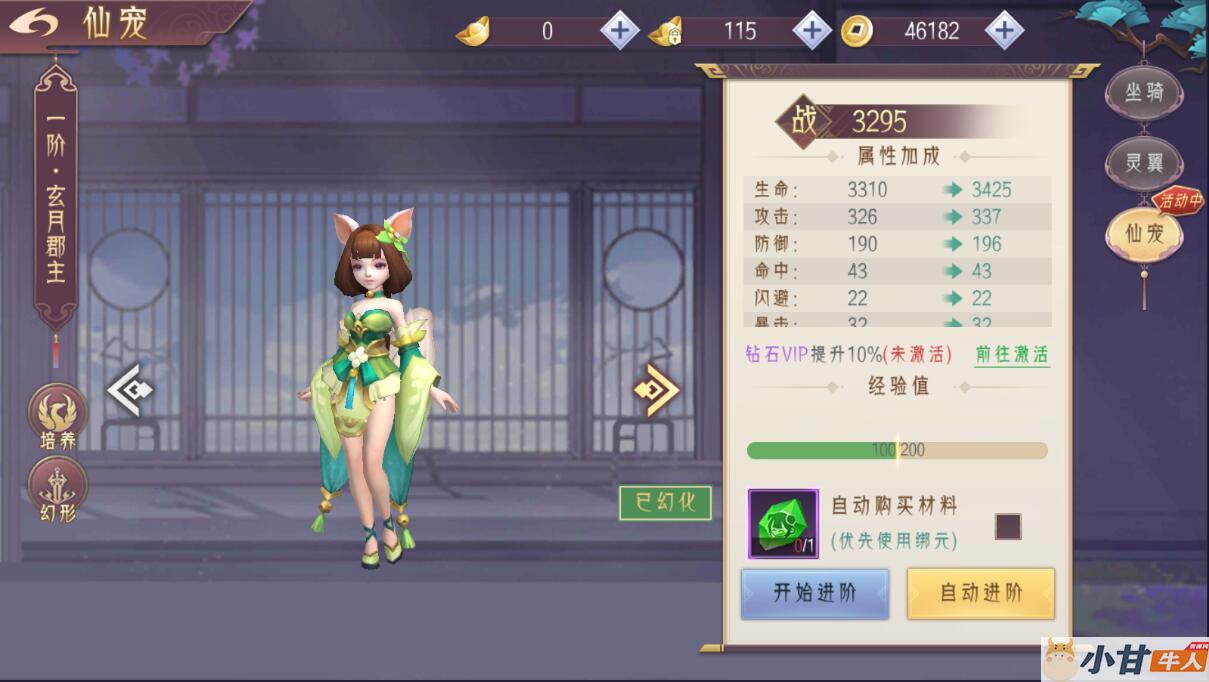
Task: Select the green gem material slot
Action: 783,523
